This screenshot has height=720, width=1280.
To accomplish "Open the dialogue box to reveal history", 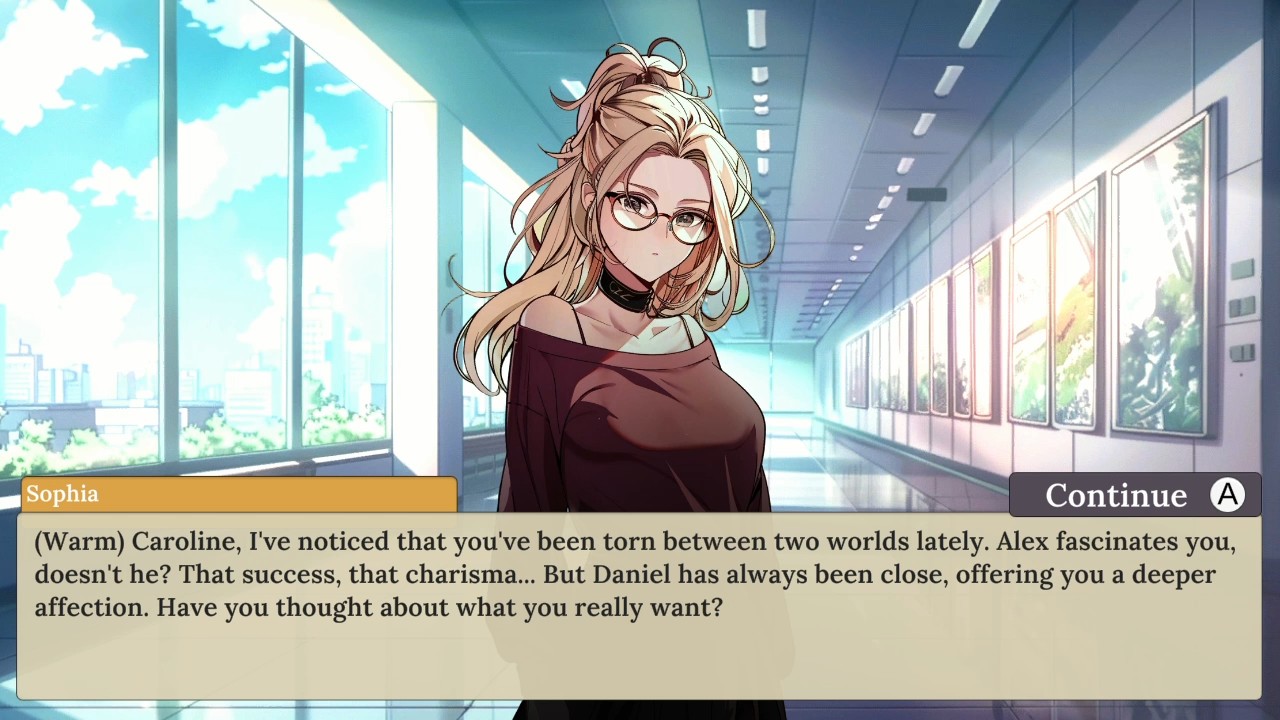I will pos(640,600).
